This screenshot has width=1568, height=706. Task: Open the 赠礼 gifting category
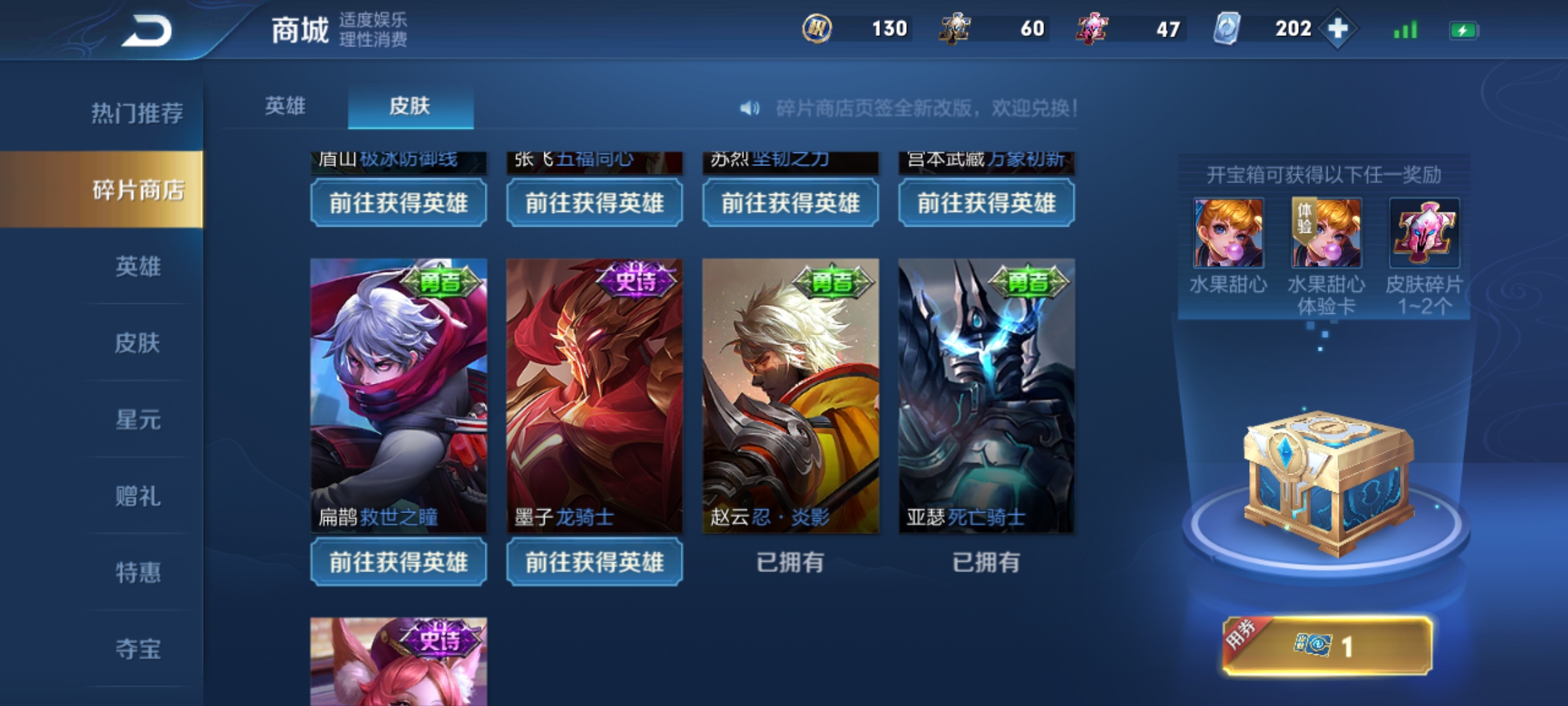[x=137, y=496]
